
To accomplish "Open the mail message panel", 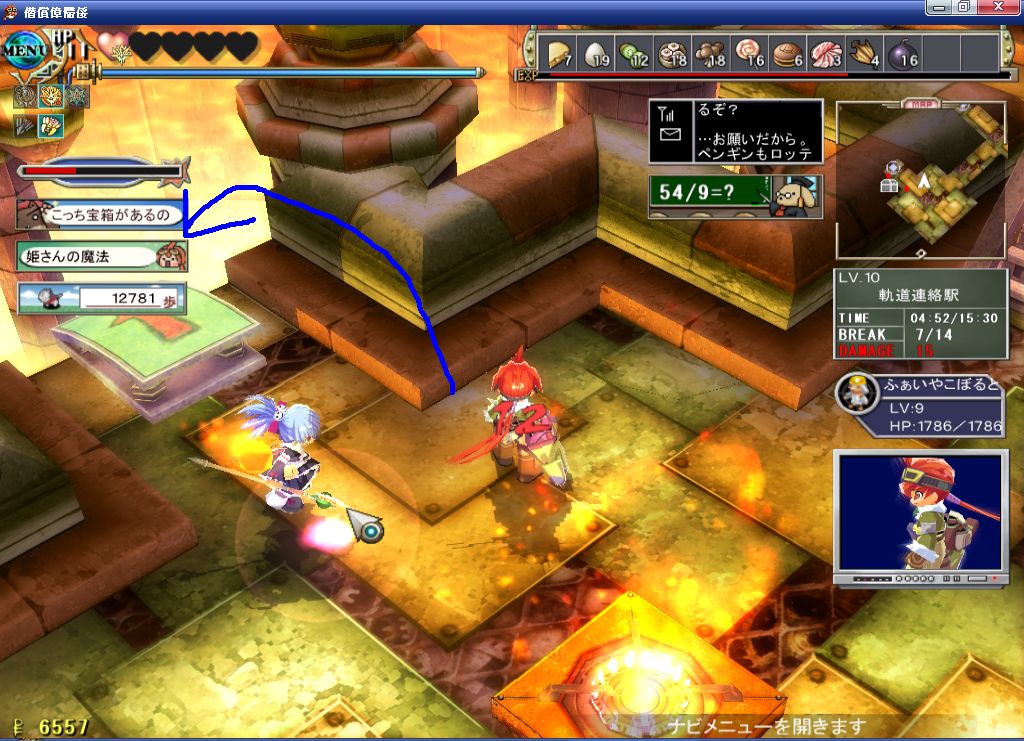I will [x=735, y=131].
